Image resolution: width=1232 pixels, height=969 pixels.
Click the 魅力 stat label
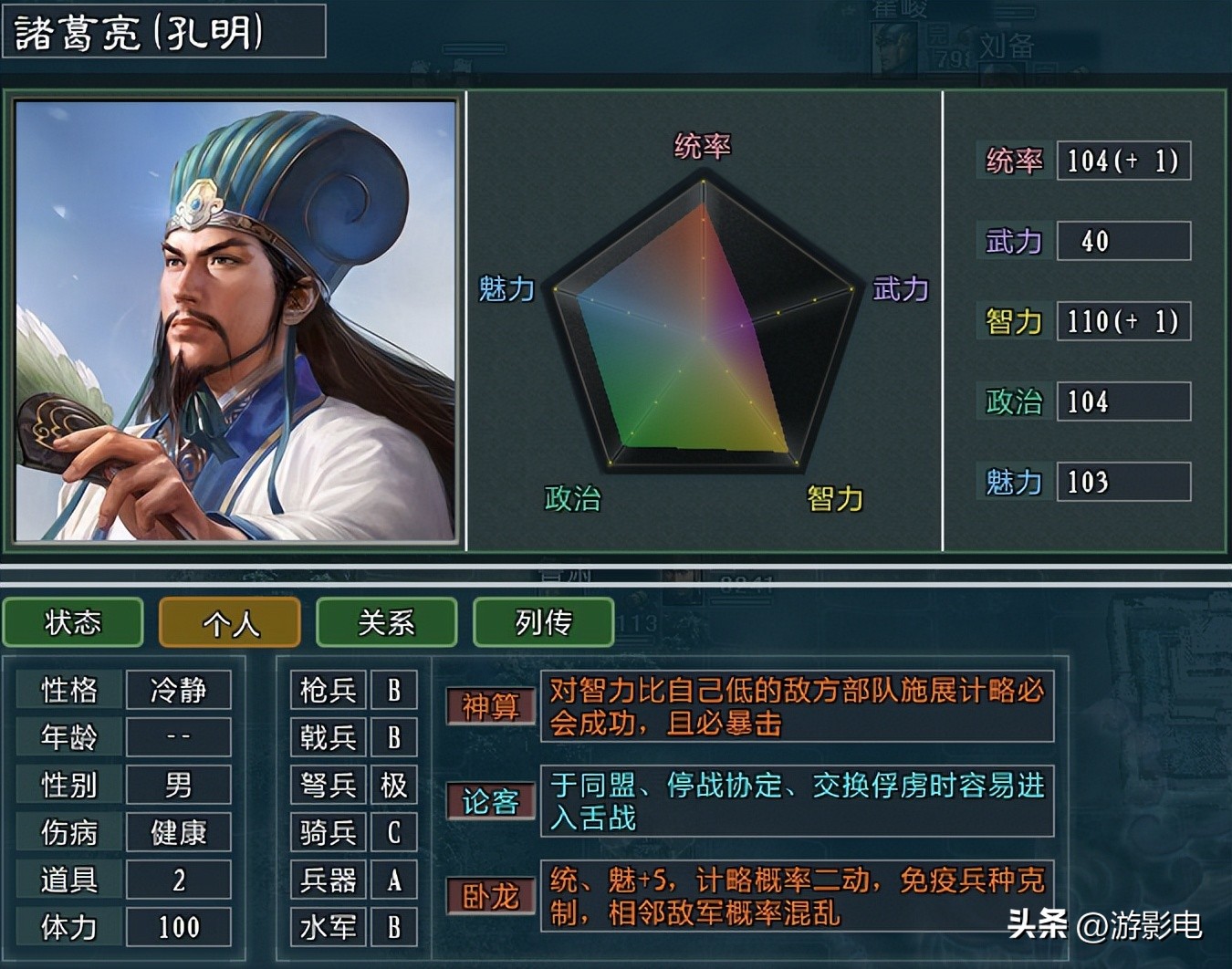coord(1011,482)
